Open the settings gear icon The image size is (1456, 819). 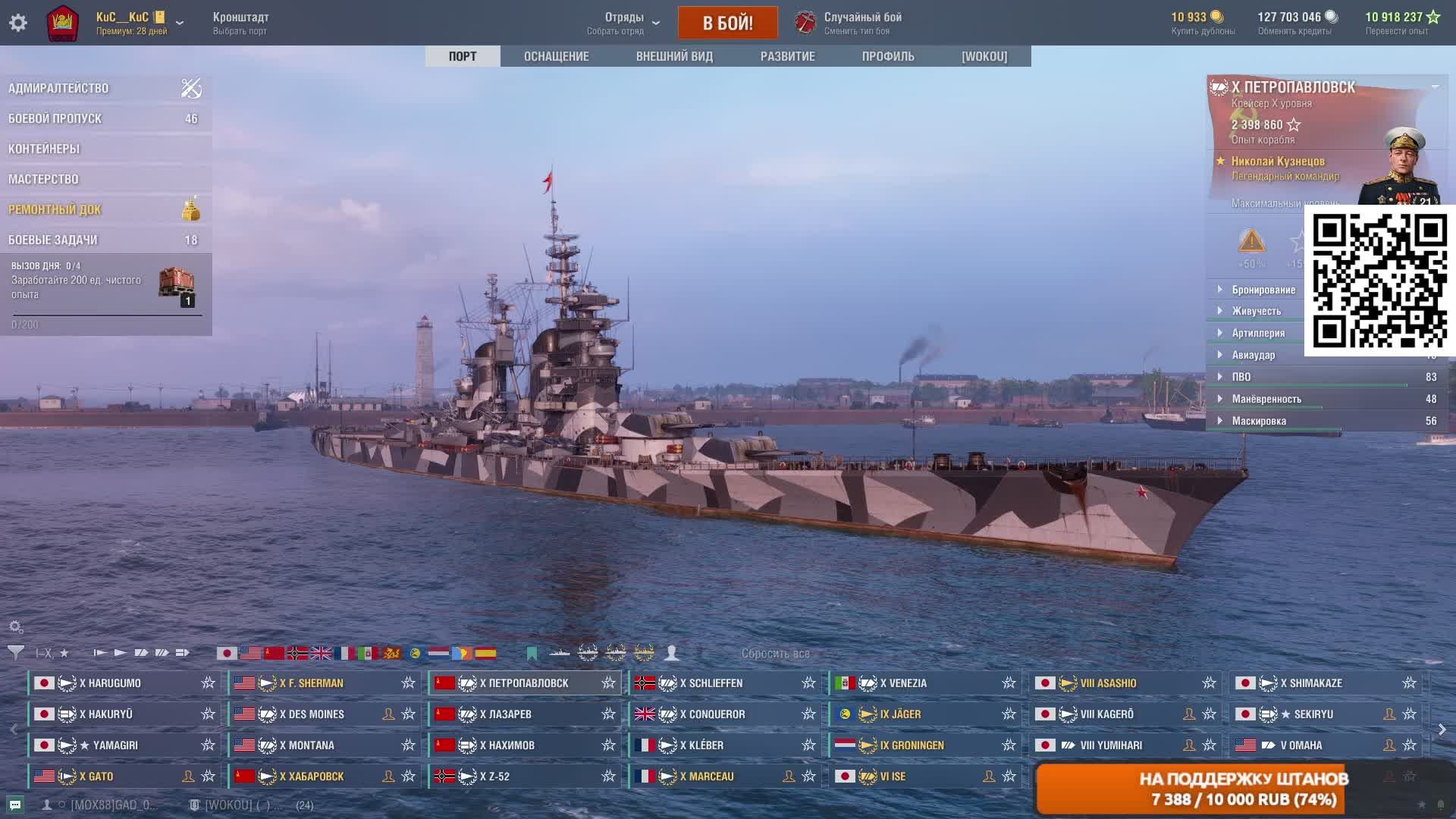[18, 23]
